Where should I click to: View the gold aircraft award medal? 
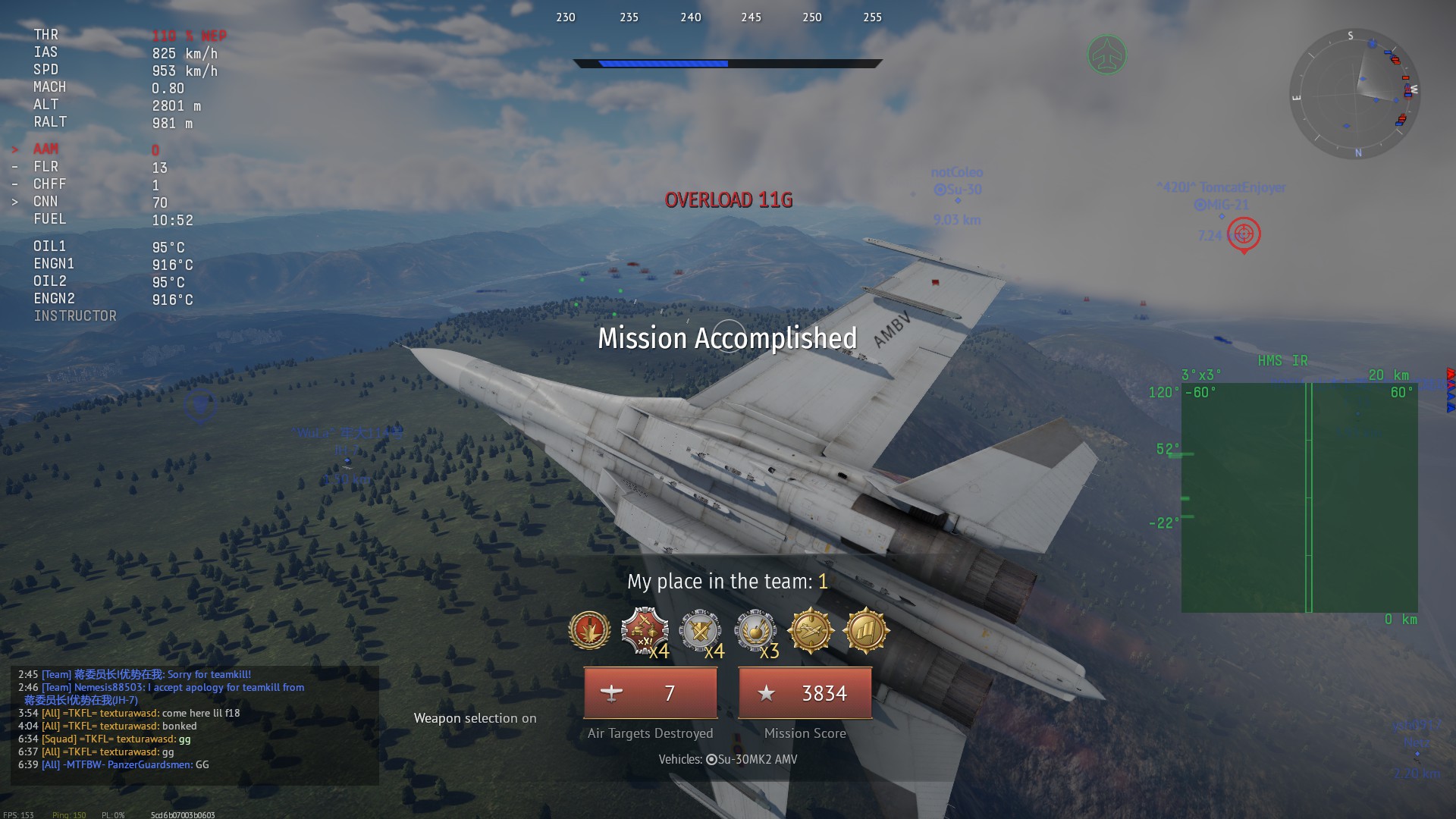[x=810, y=630]
